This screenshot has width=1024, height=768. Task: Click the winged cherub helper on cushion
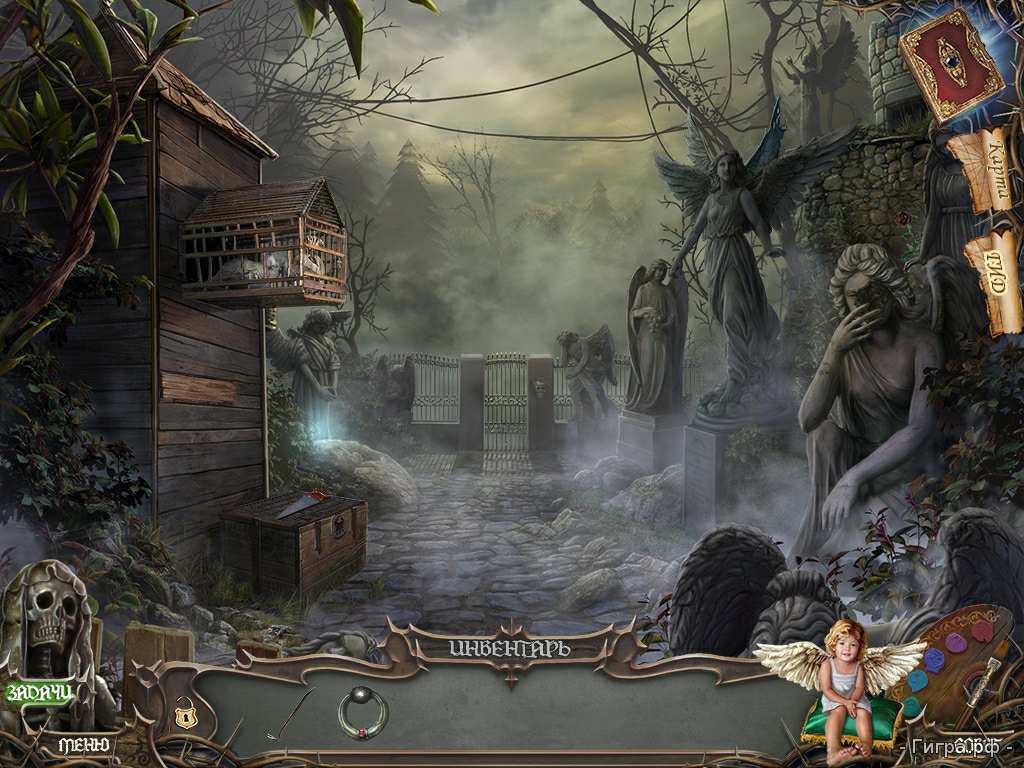pyautogui.click(x=842, y=680)
